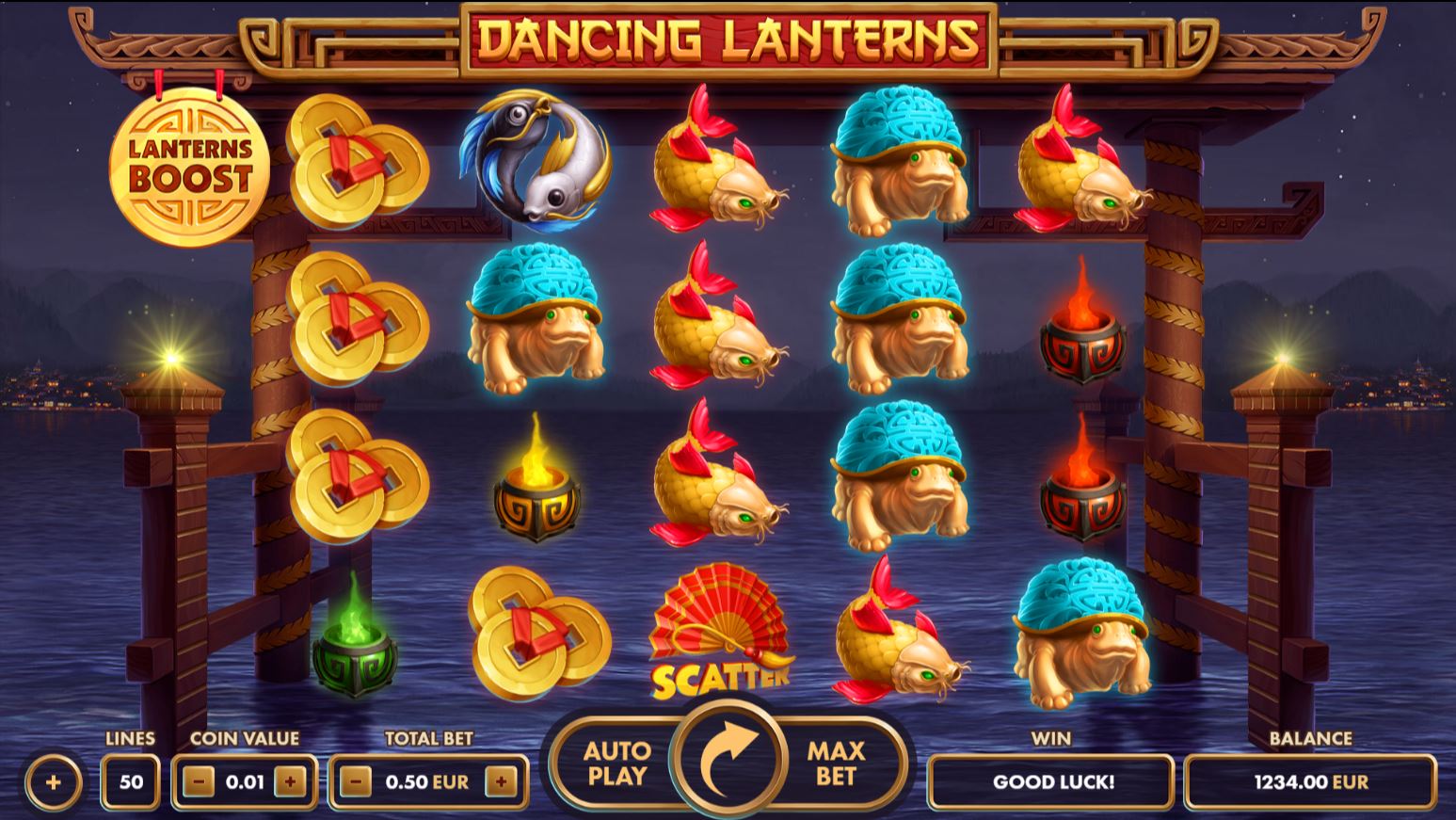This screenshot has width=1456, height=820.
Task: Open the Lanterns Boost medallion
Action: [193, 165]
